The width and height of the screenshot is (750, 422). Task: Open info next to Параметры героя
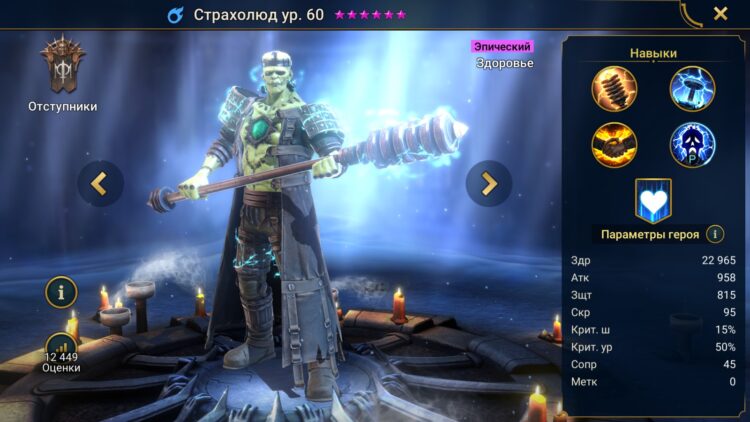coord(715,235)
